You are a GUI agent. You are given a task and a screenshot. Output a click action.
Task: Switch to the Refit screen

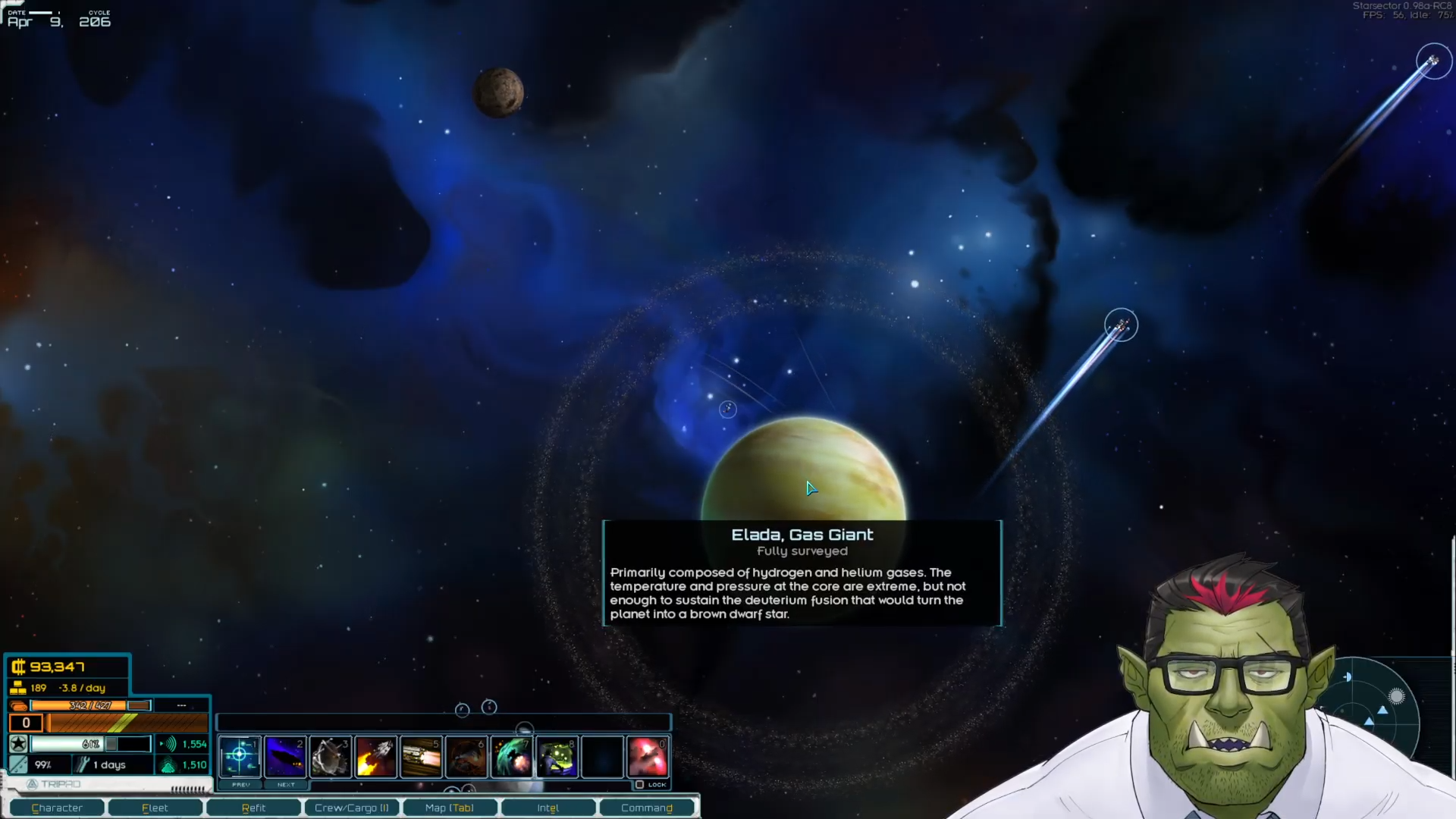(x=253, y=808)
